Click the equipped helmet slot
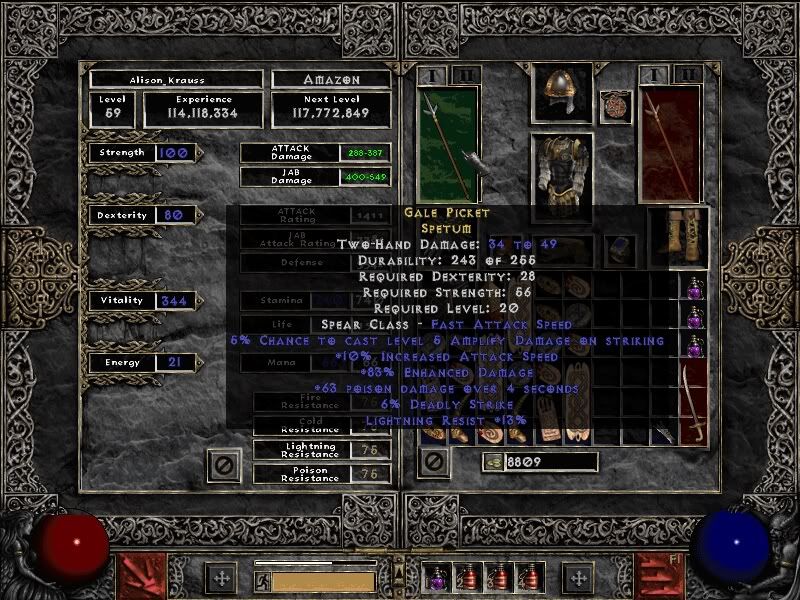The height and width of the screenshot is (600, 800). (x=561, y=93)
